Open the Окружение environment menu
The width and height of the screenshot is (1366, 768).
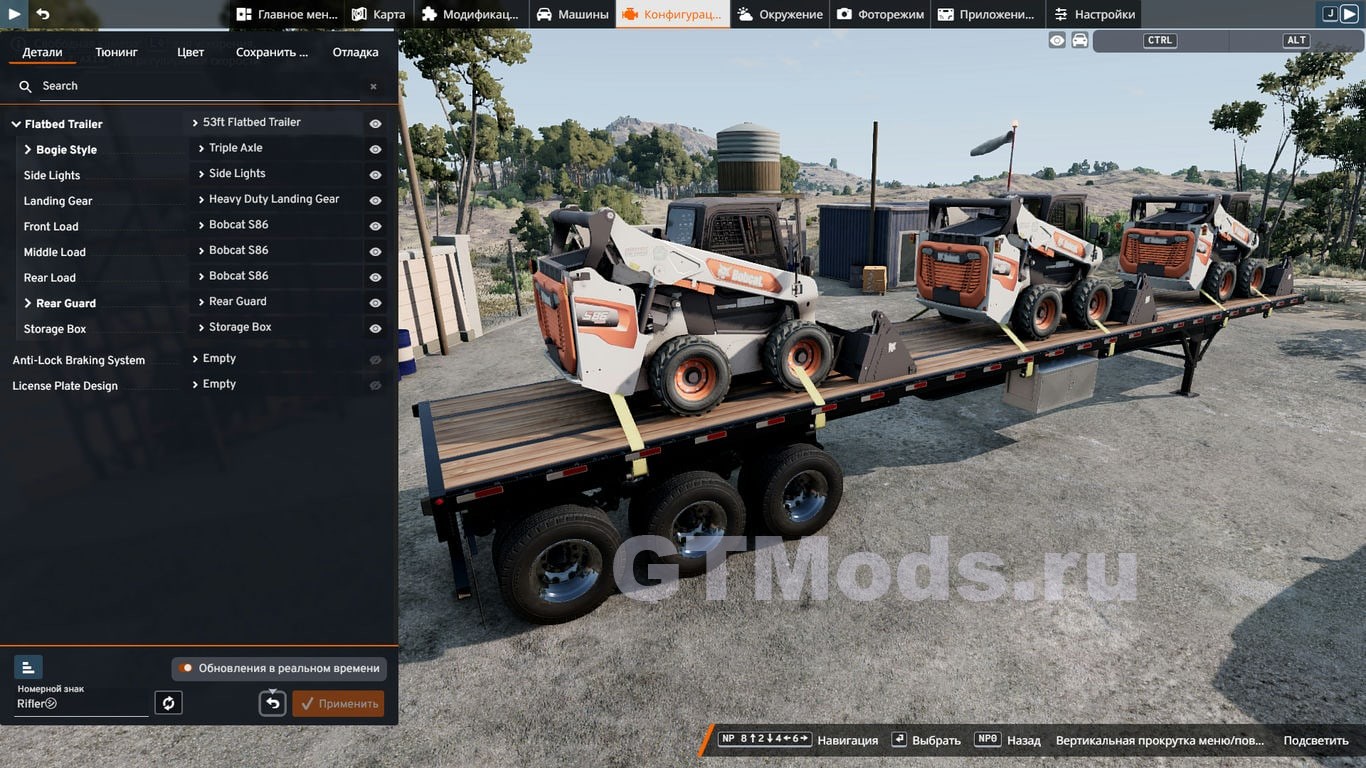point(780,14)
